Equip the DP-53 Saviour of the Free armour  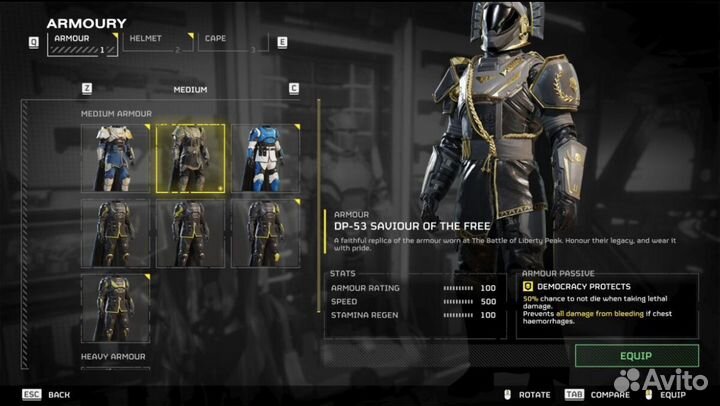pyautogui.click(x=636, y=355)
